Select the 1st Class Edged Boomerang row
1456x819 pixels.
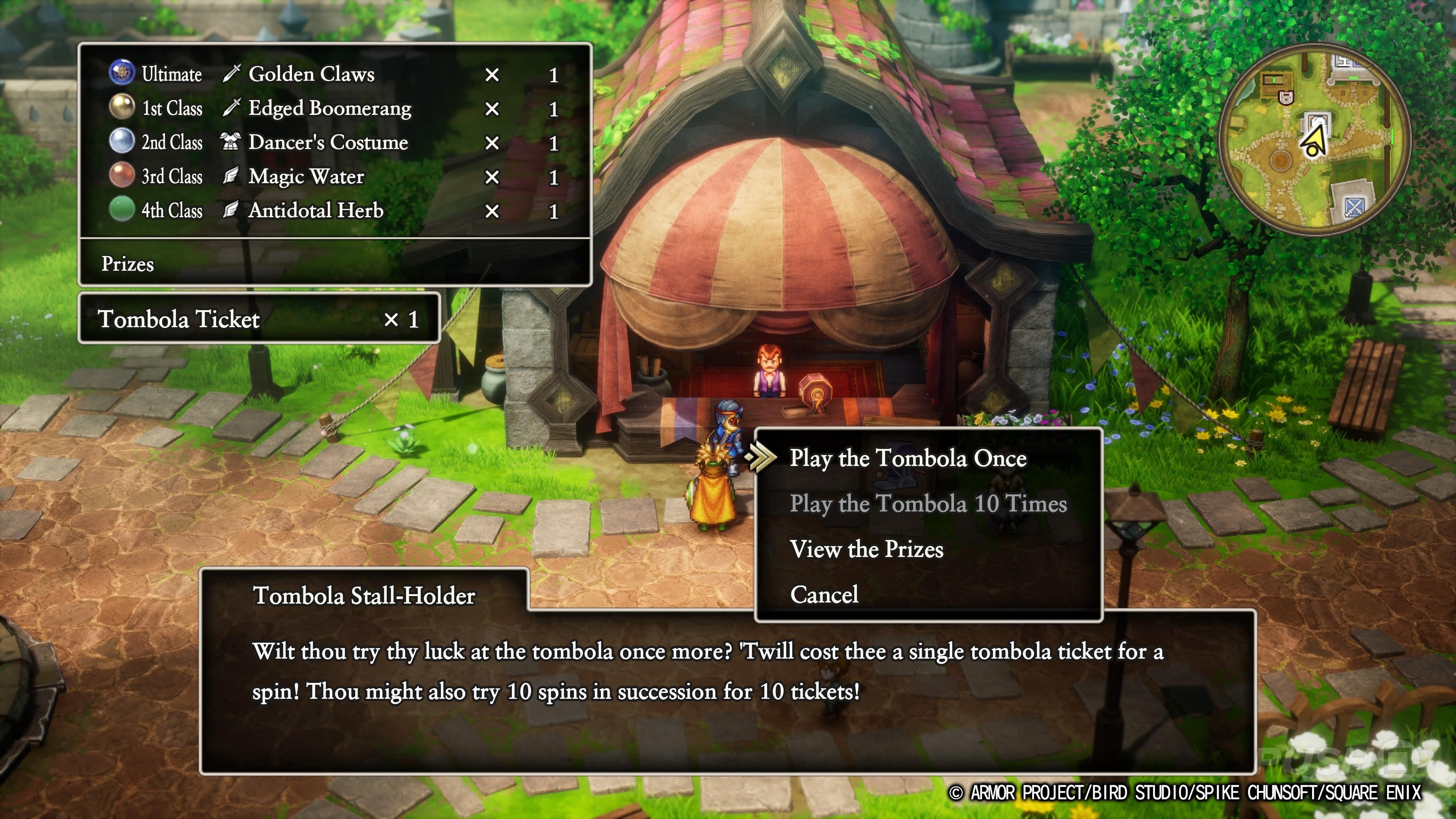click(334, 108)
